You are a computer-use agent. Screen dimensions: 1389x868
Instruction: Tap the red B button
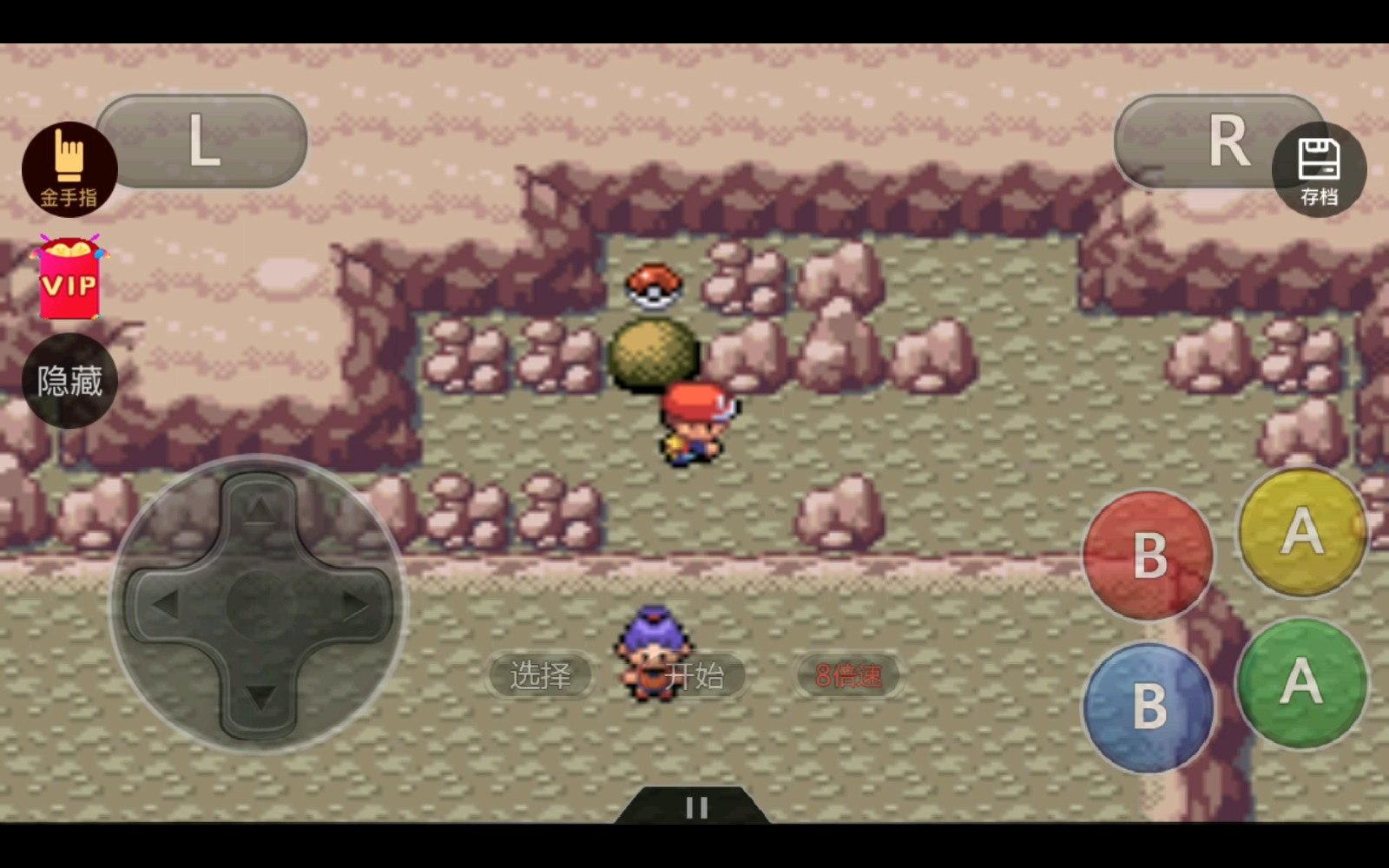pyautogui.click(x=1149, y=555)
